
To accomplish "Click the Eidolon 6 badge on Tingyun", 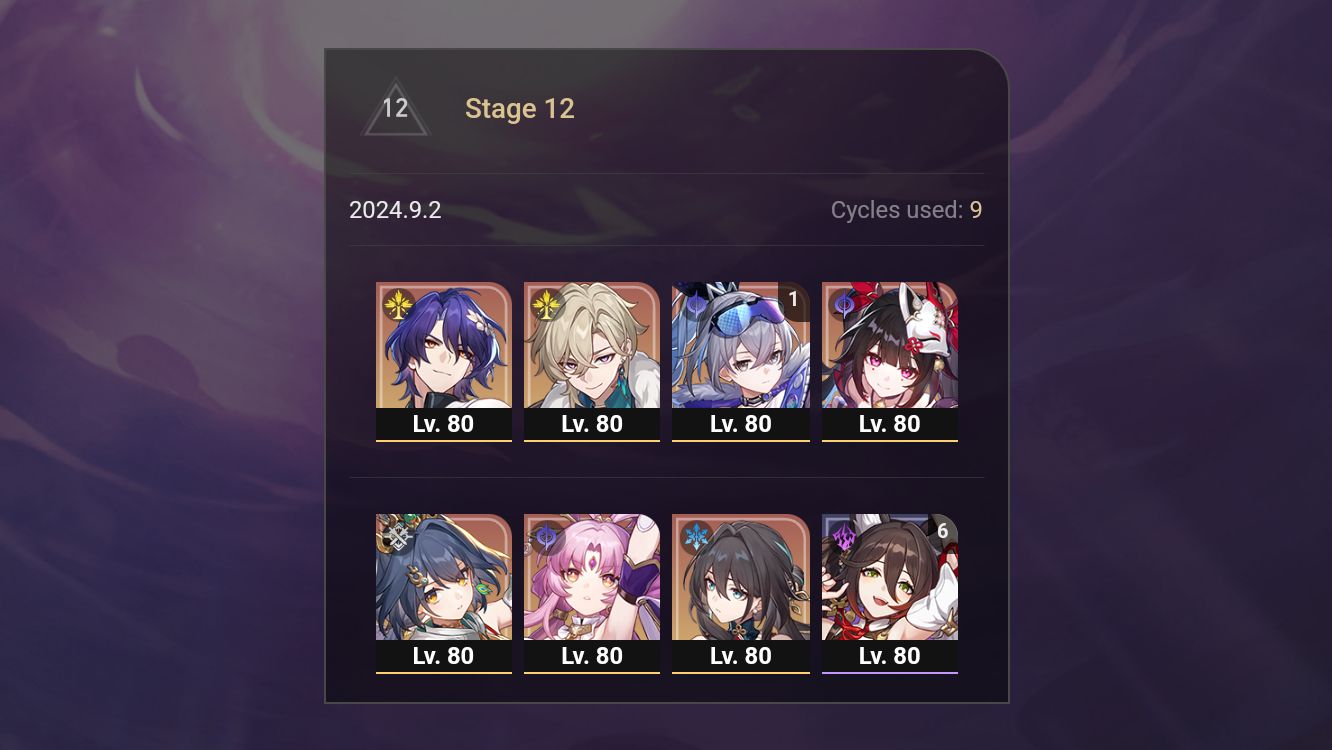I will coord(941,533).
